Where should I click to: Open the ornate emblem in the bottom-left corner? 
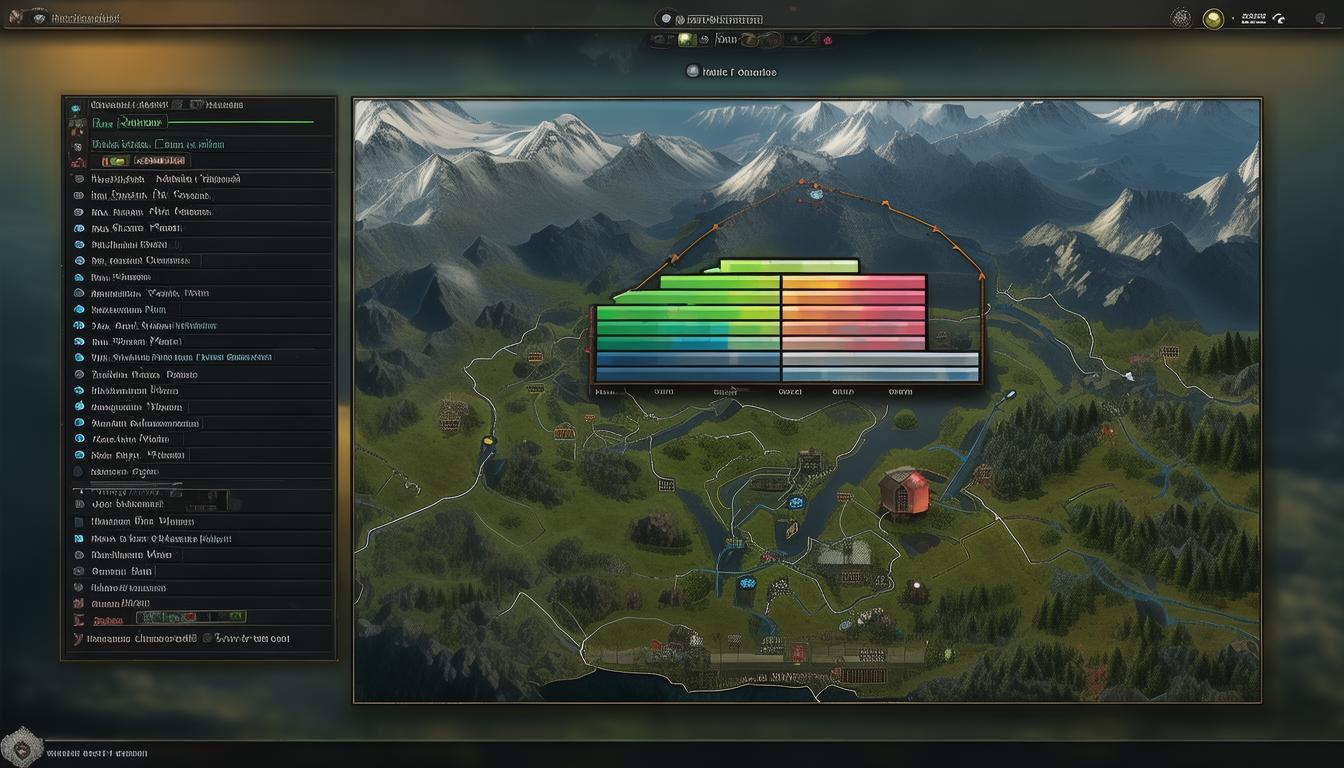pyautogui.click(x=20, y=748)
